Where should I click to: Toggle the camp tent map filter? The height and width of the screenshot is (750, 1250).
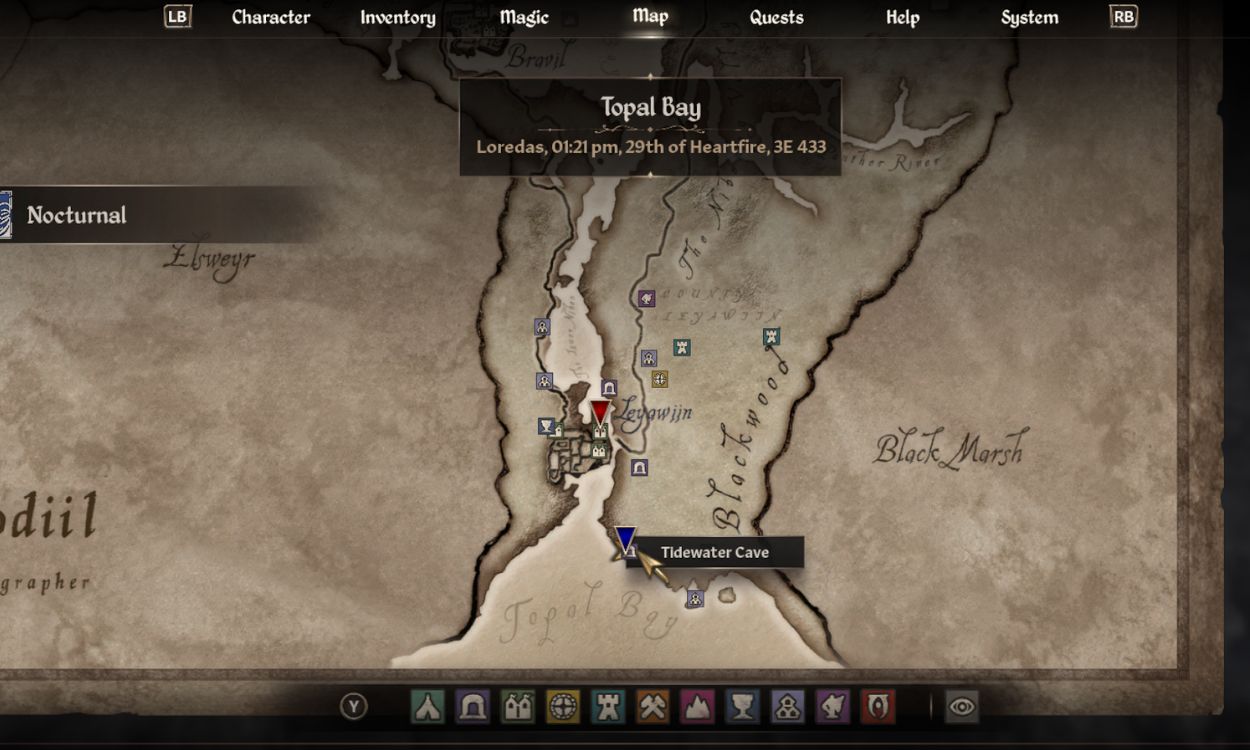tap(427, 707)
